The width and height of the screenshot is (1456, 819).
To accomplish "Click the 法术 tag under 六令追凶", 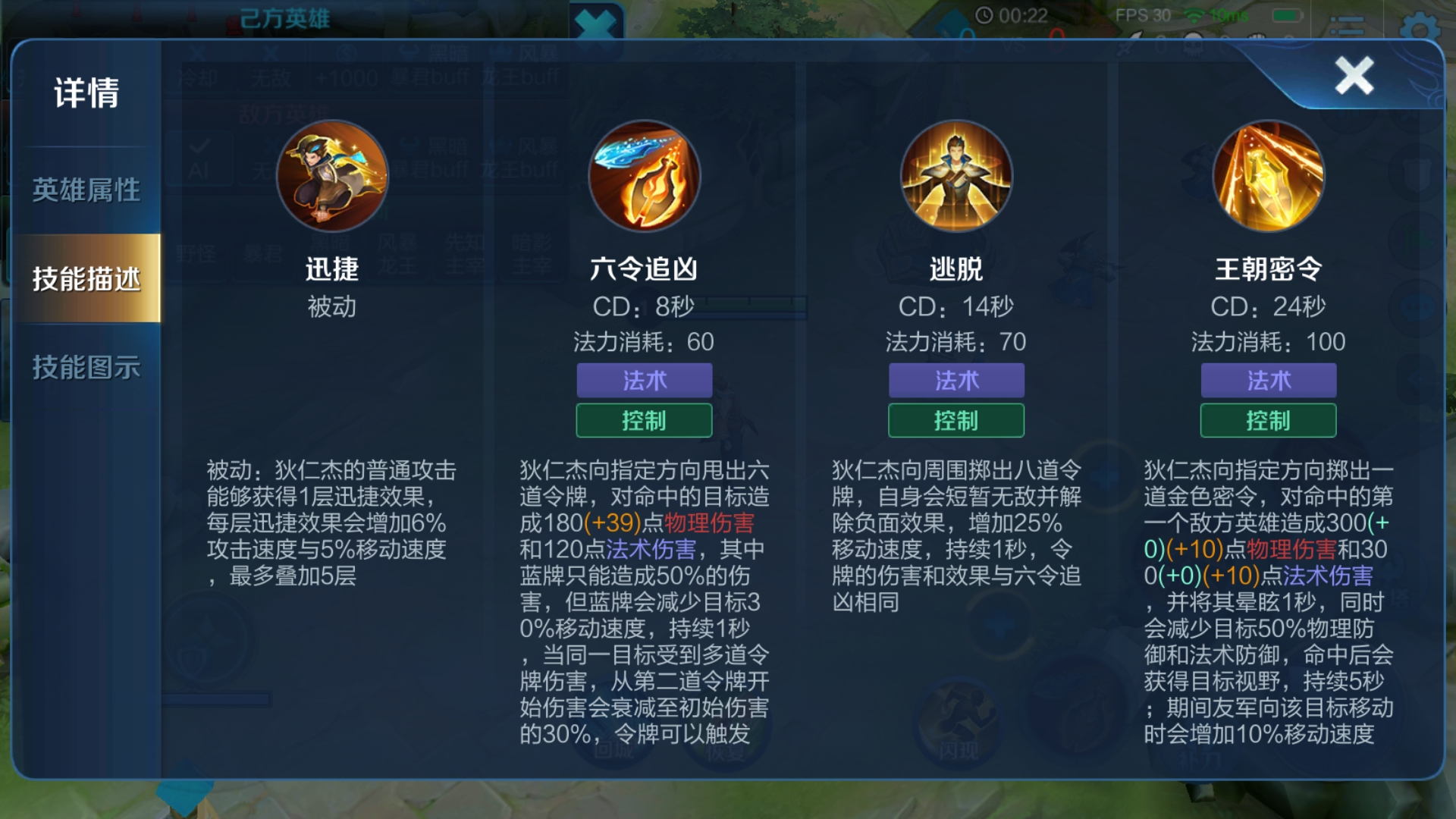I will 645,381.
